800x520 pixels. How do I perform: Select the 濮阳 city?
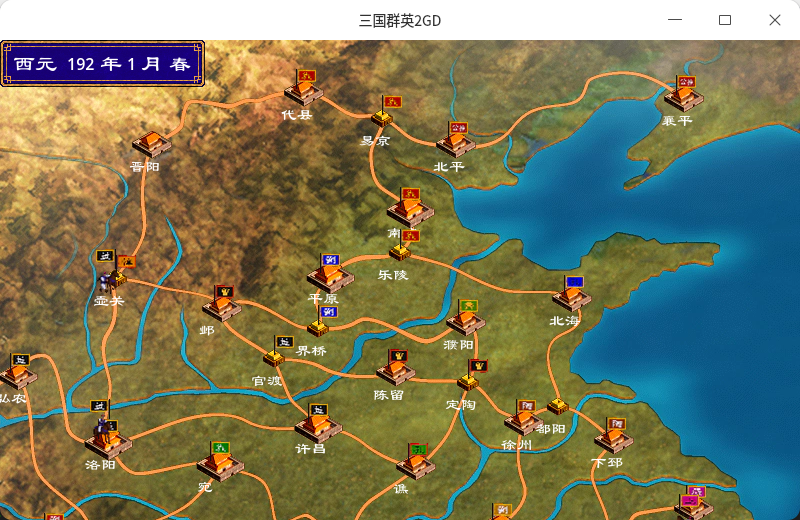point(466,321)
